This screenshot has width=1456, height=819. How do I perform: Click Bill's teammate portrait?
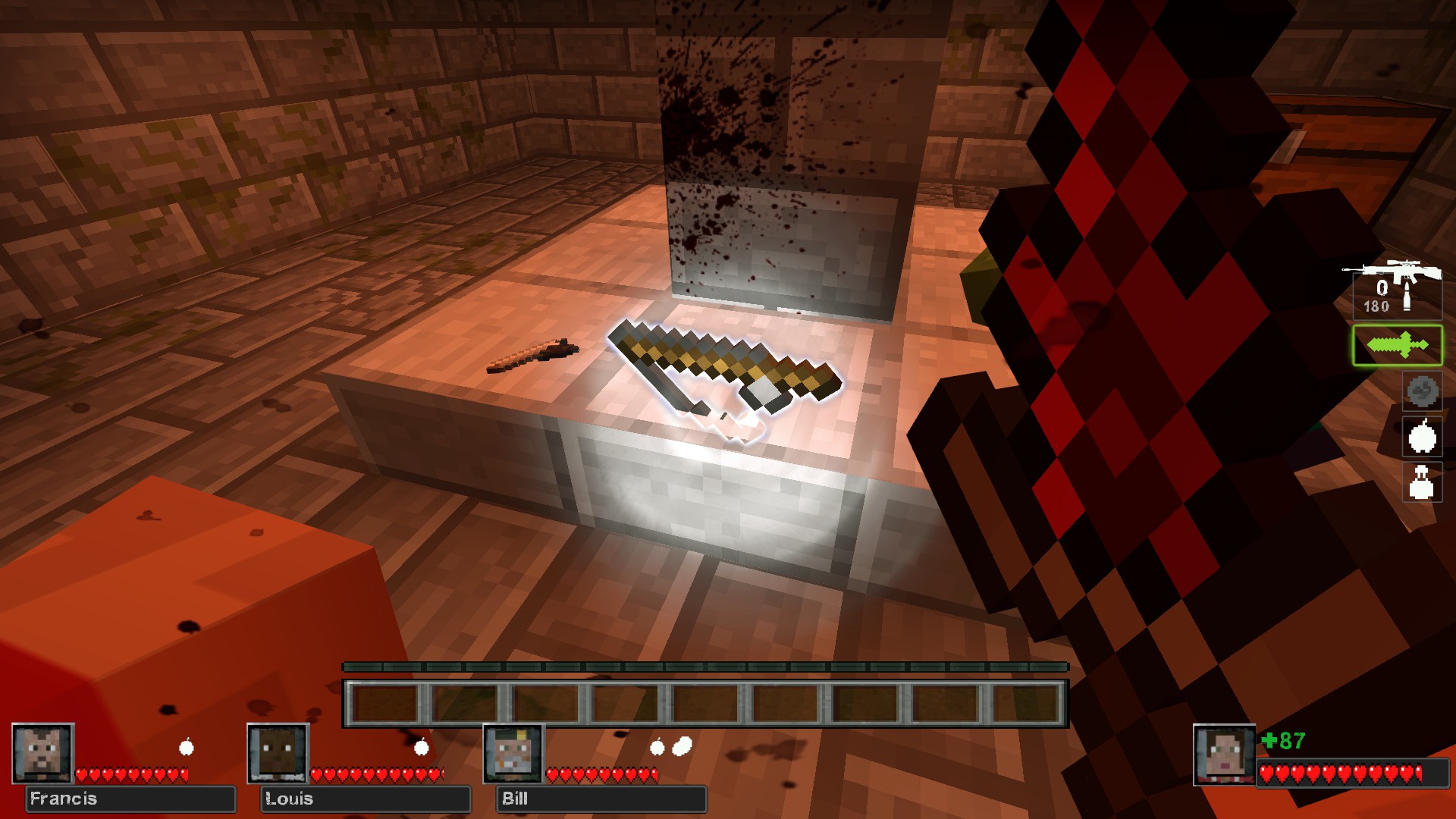514,753
